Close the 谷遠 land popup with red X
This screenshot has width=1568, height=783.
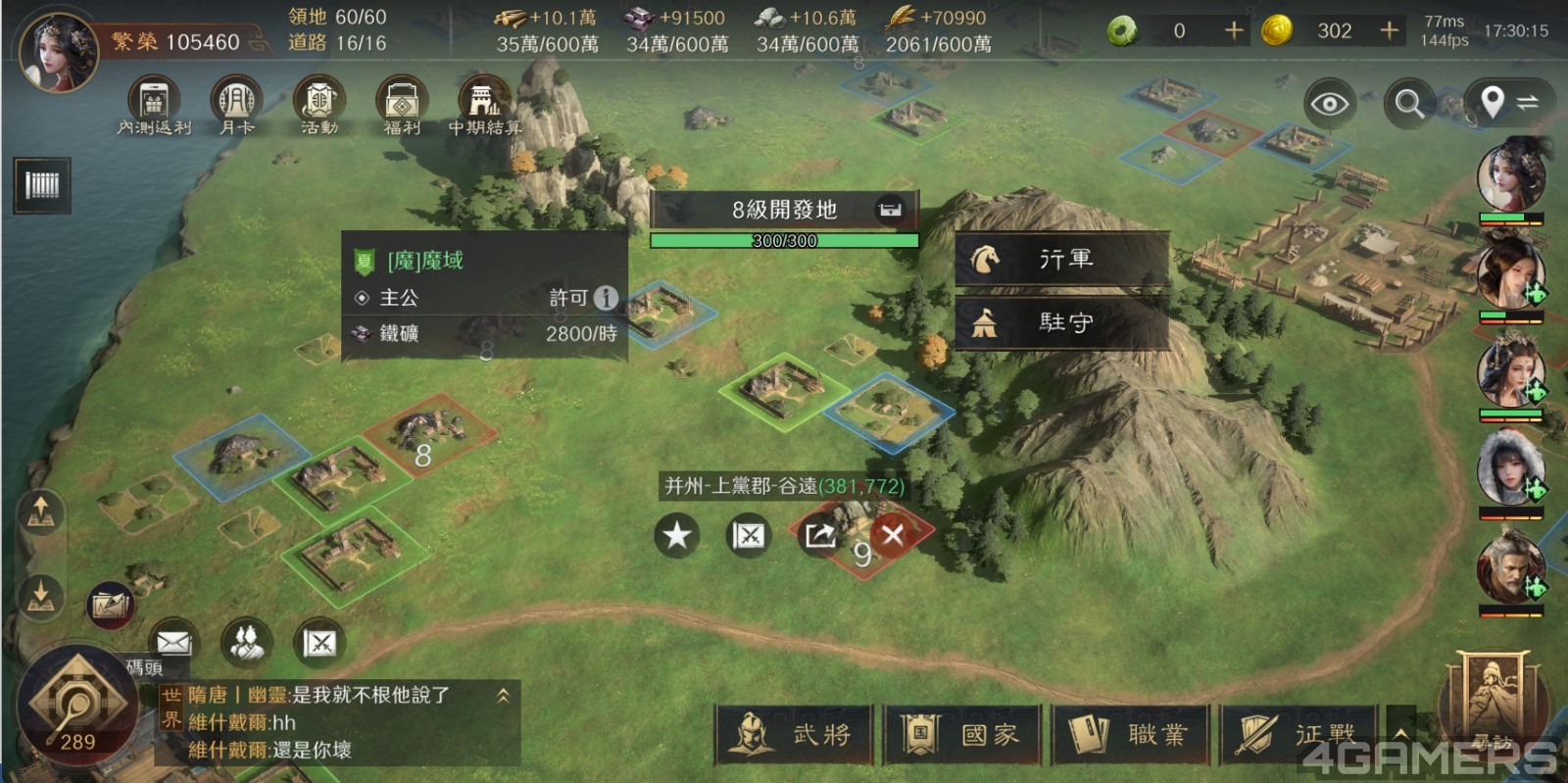[892, 537]
